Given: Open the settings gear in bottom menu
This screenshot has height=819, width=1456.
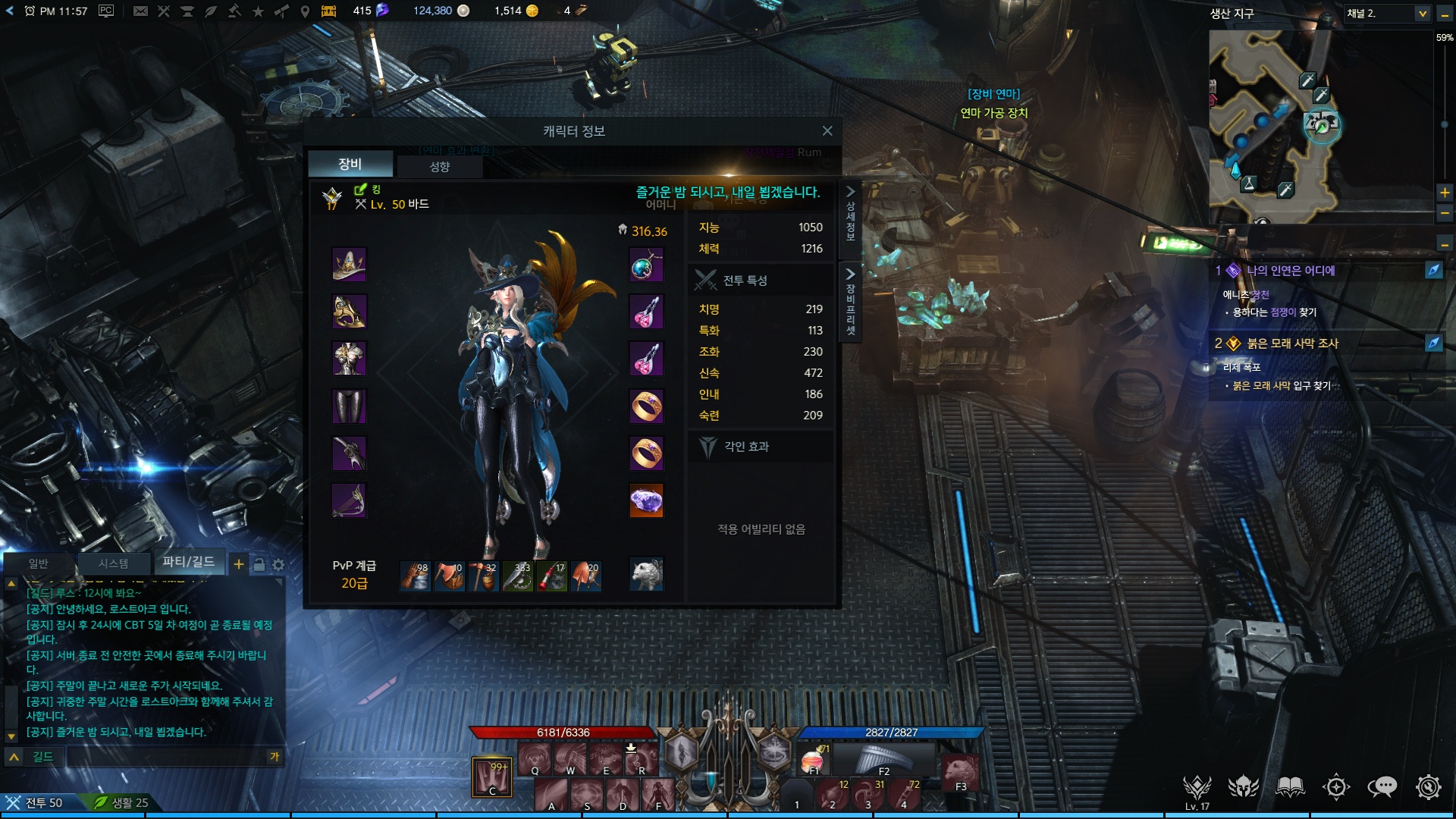Looking at the screenshot, I should pyautogui.click(x=1428, y=787).
